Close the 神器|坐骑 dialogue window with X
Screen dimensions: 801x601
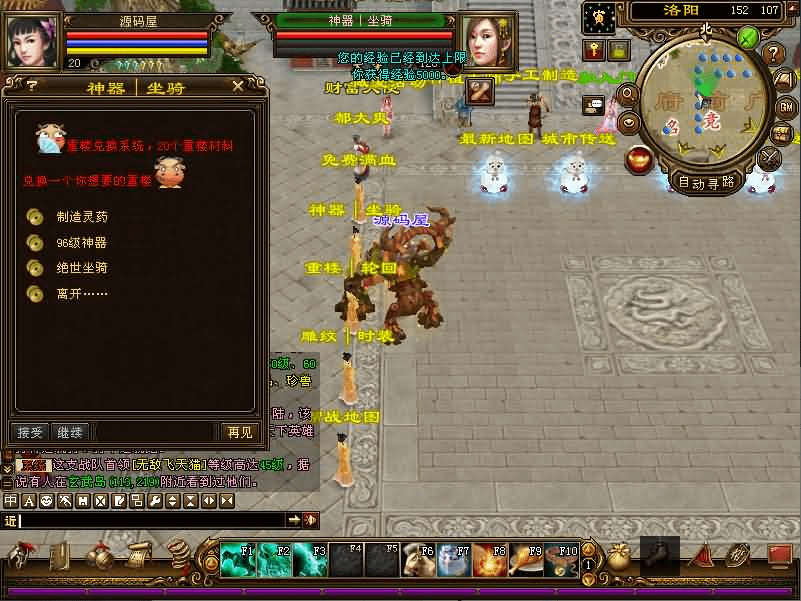(x=237, y=86)
